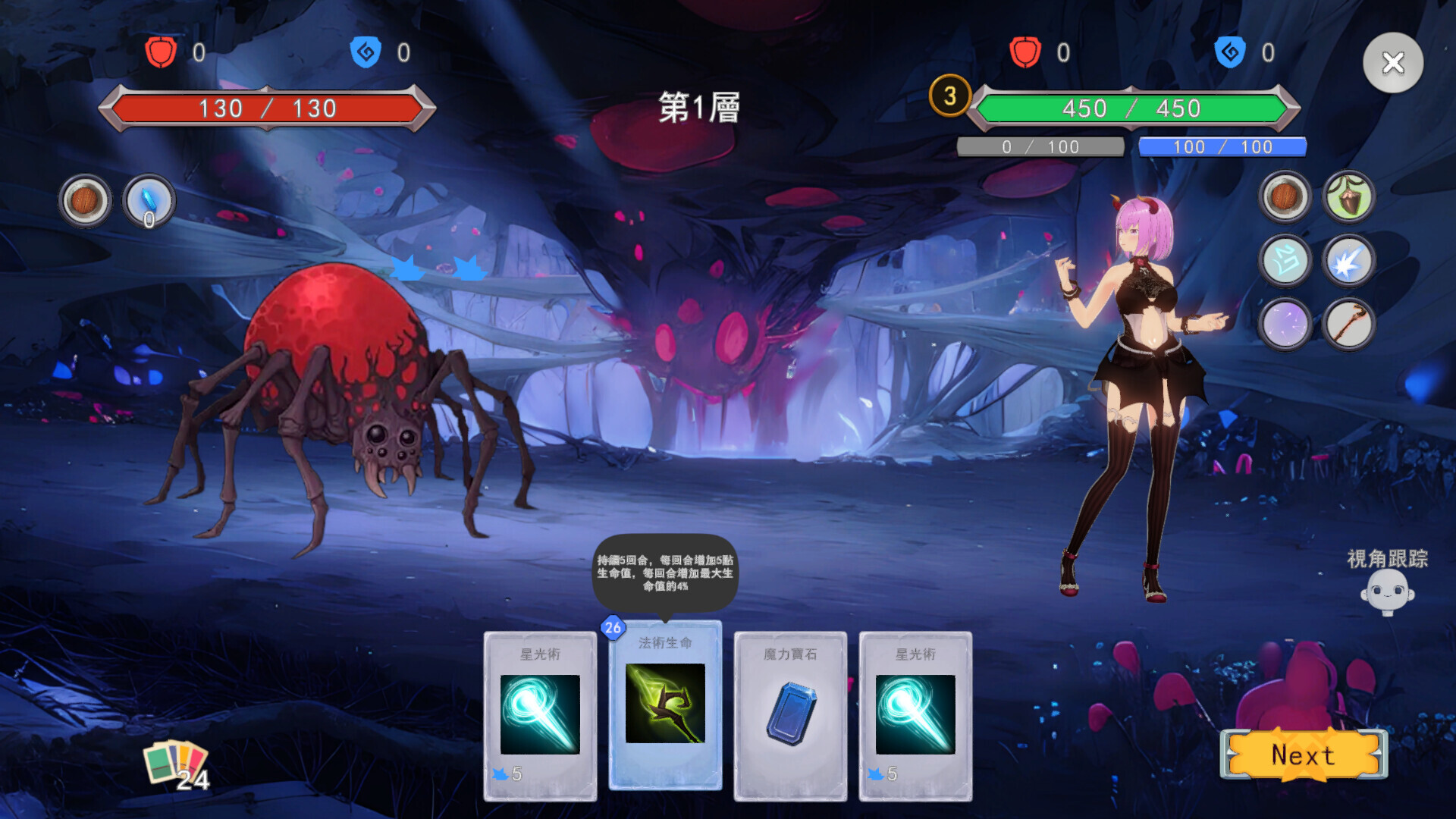This screenshot has width=1456, height=819.
Task: Activate the white starburst spell icon
Action: (x=1348, y=261)
